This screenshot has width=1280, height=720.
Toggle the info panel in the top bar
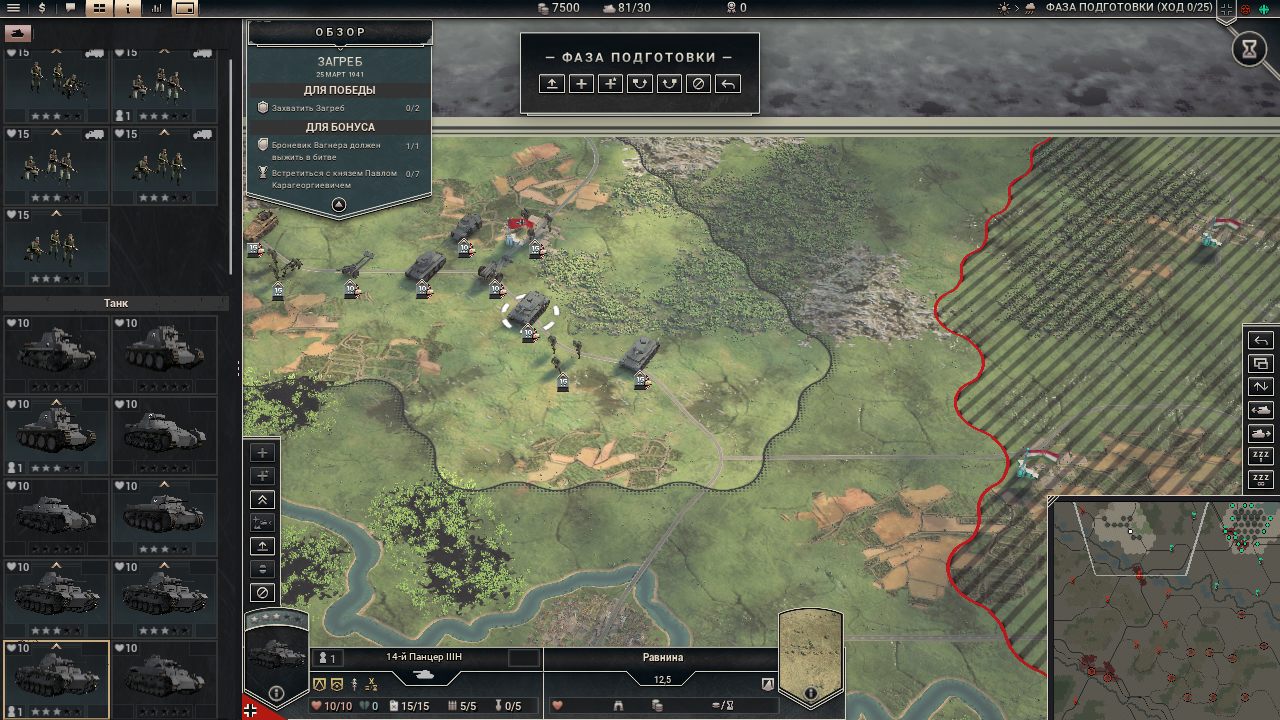(128, 8)
